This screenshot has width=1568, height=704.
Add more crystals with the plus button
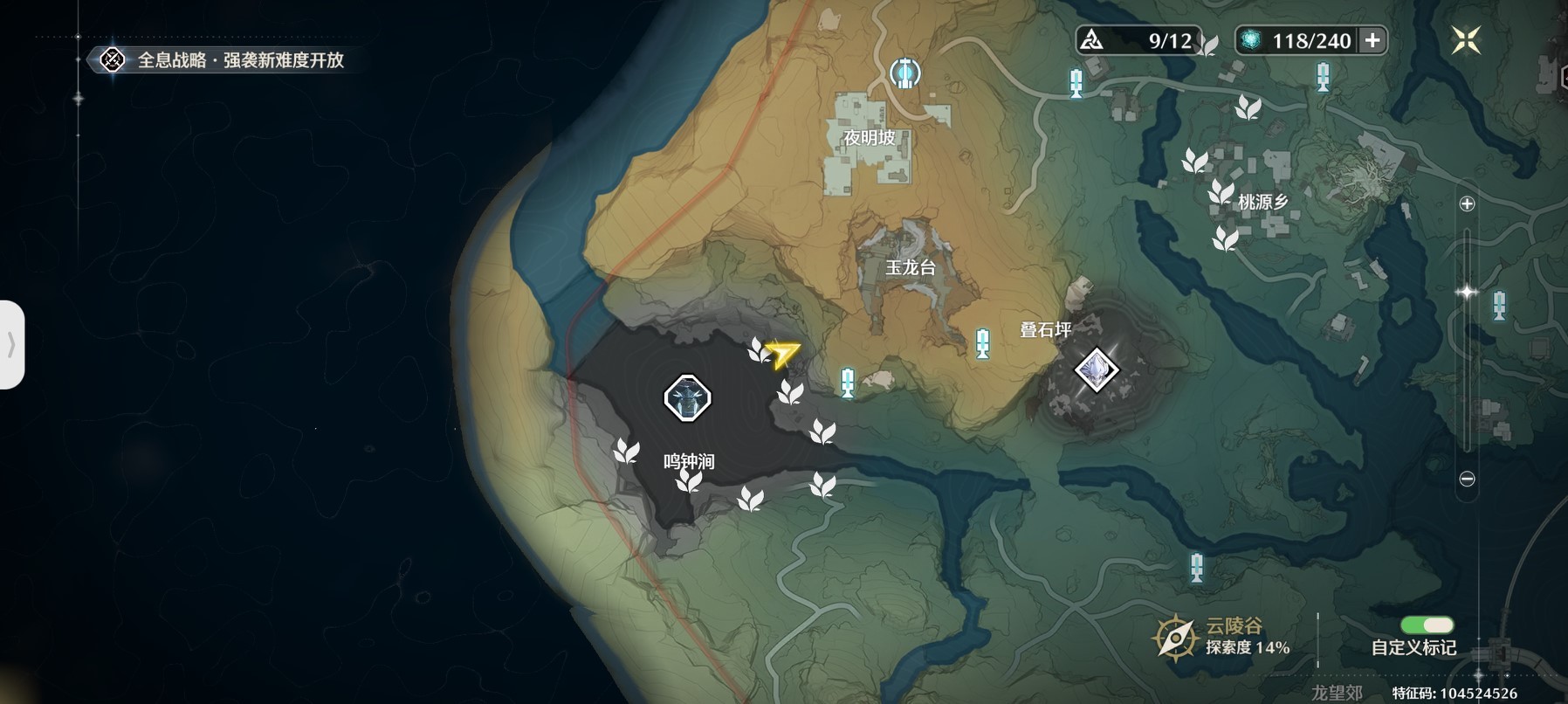pyautogui.click(x=1372, y=40)
